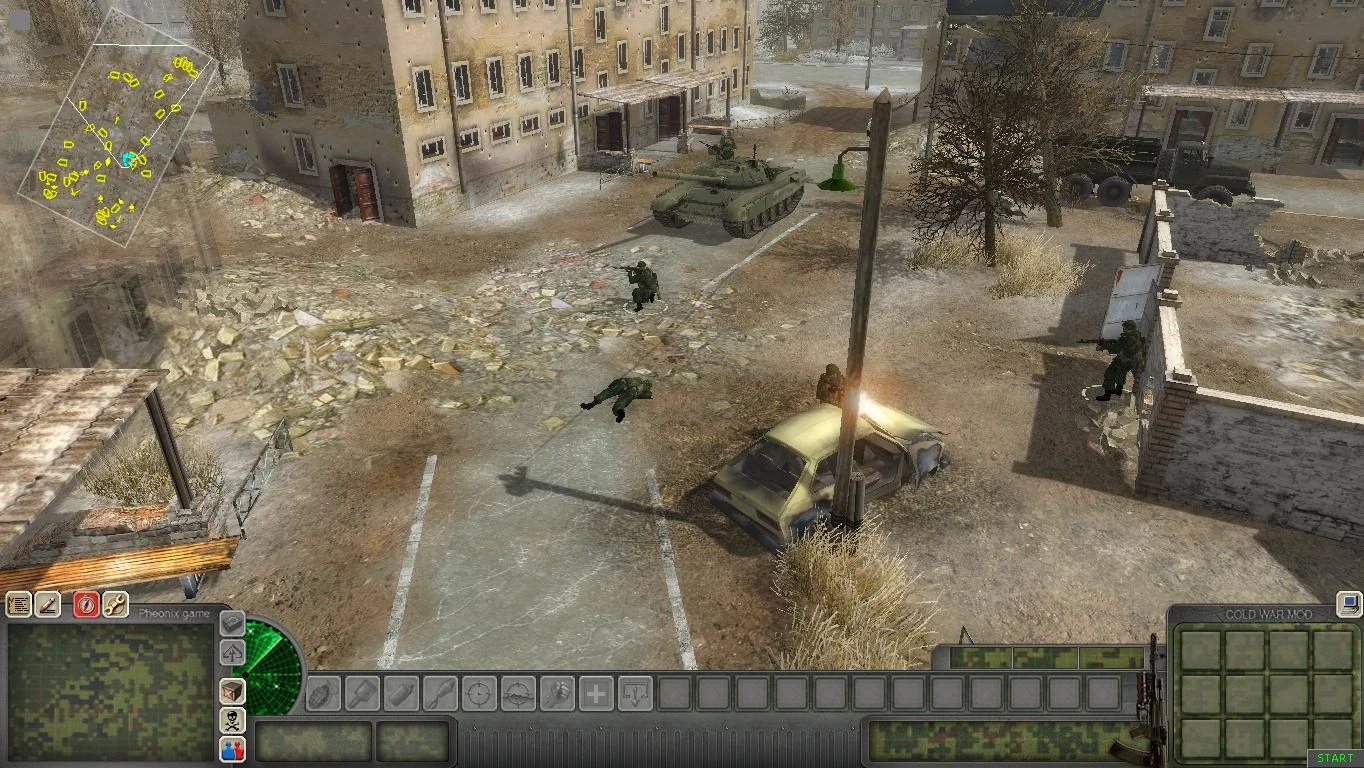Open the wrench repair icon

[113, 603]
